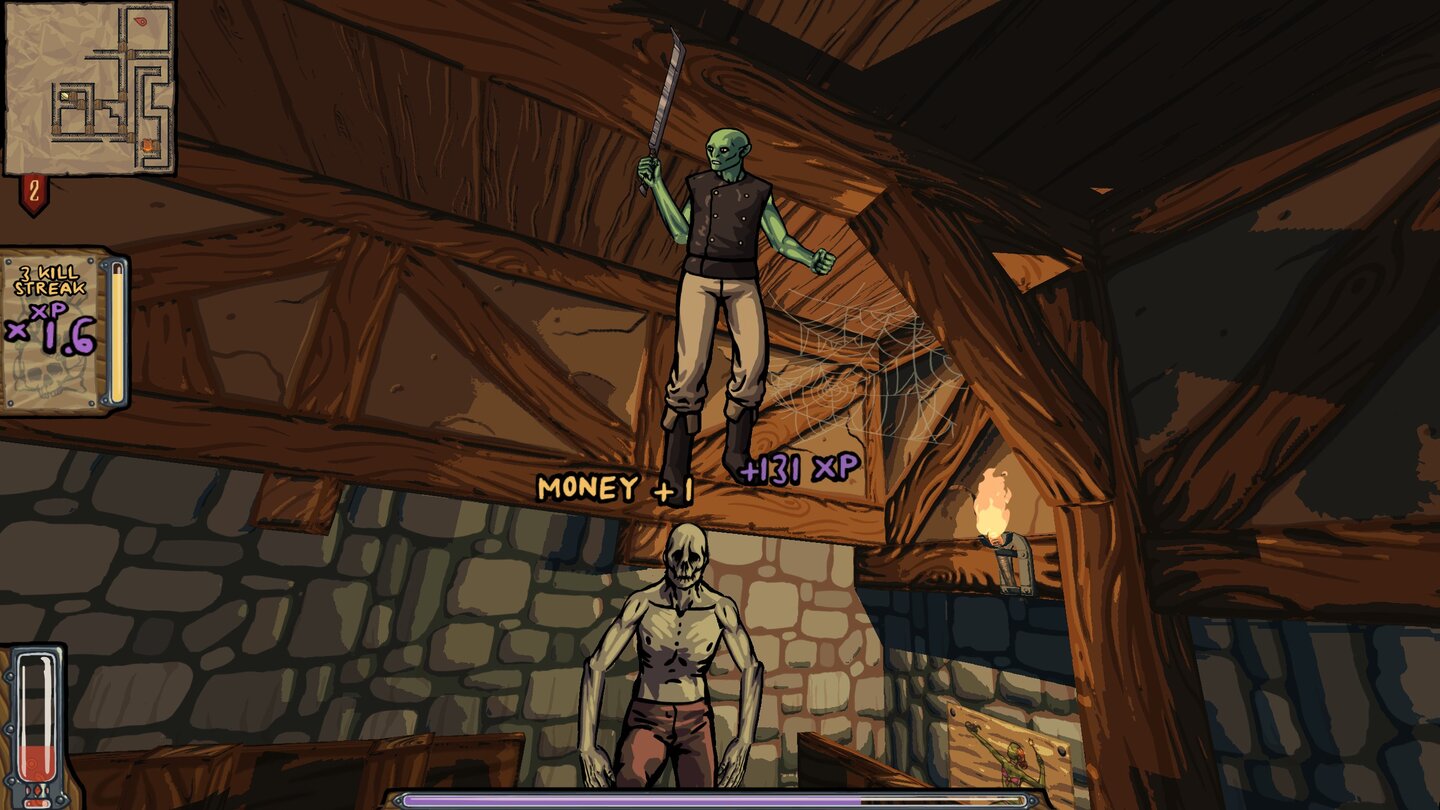
Task: Select the orange torch icon on the minimap
Action: click(x=149, y=146)
